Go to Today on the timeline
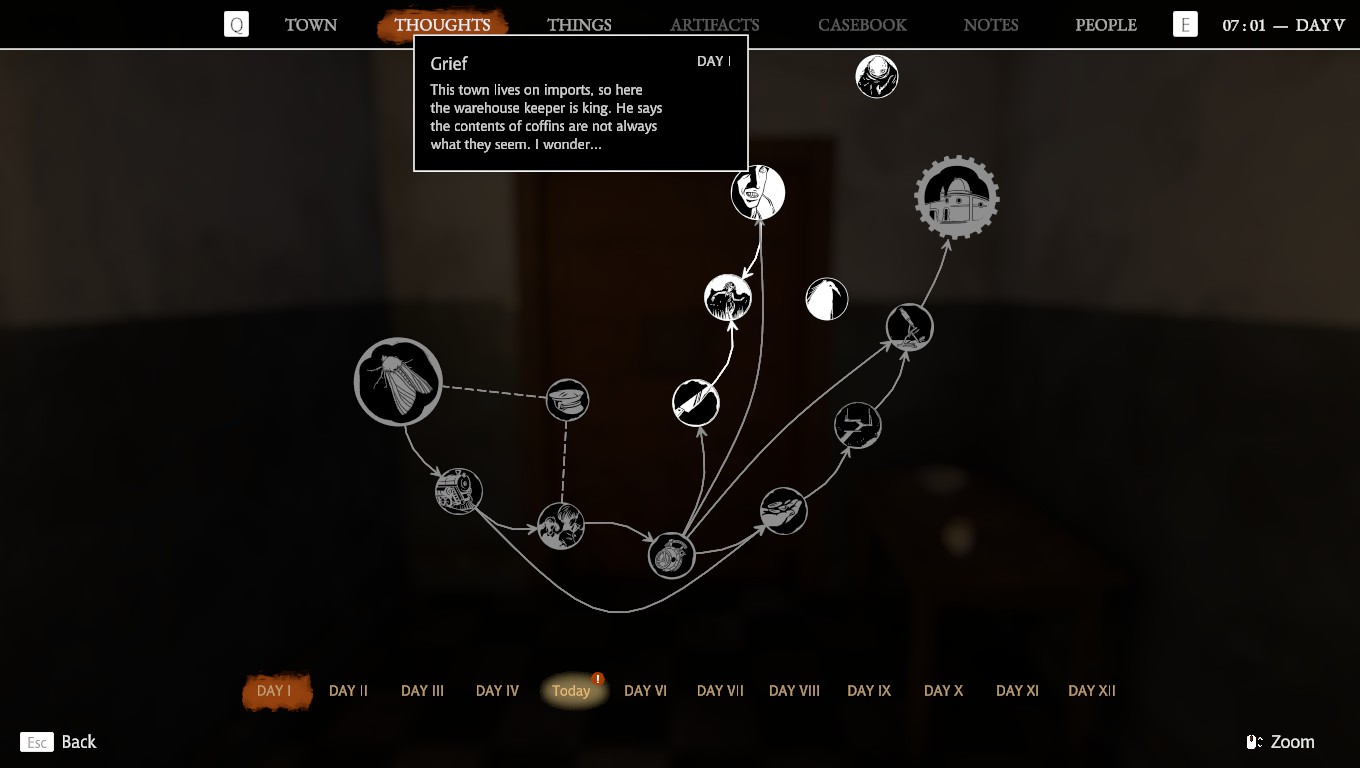 click(572, 691)
